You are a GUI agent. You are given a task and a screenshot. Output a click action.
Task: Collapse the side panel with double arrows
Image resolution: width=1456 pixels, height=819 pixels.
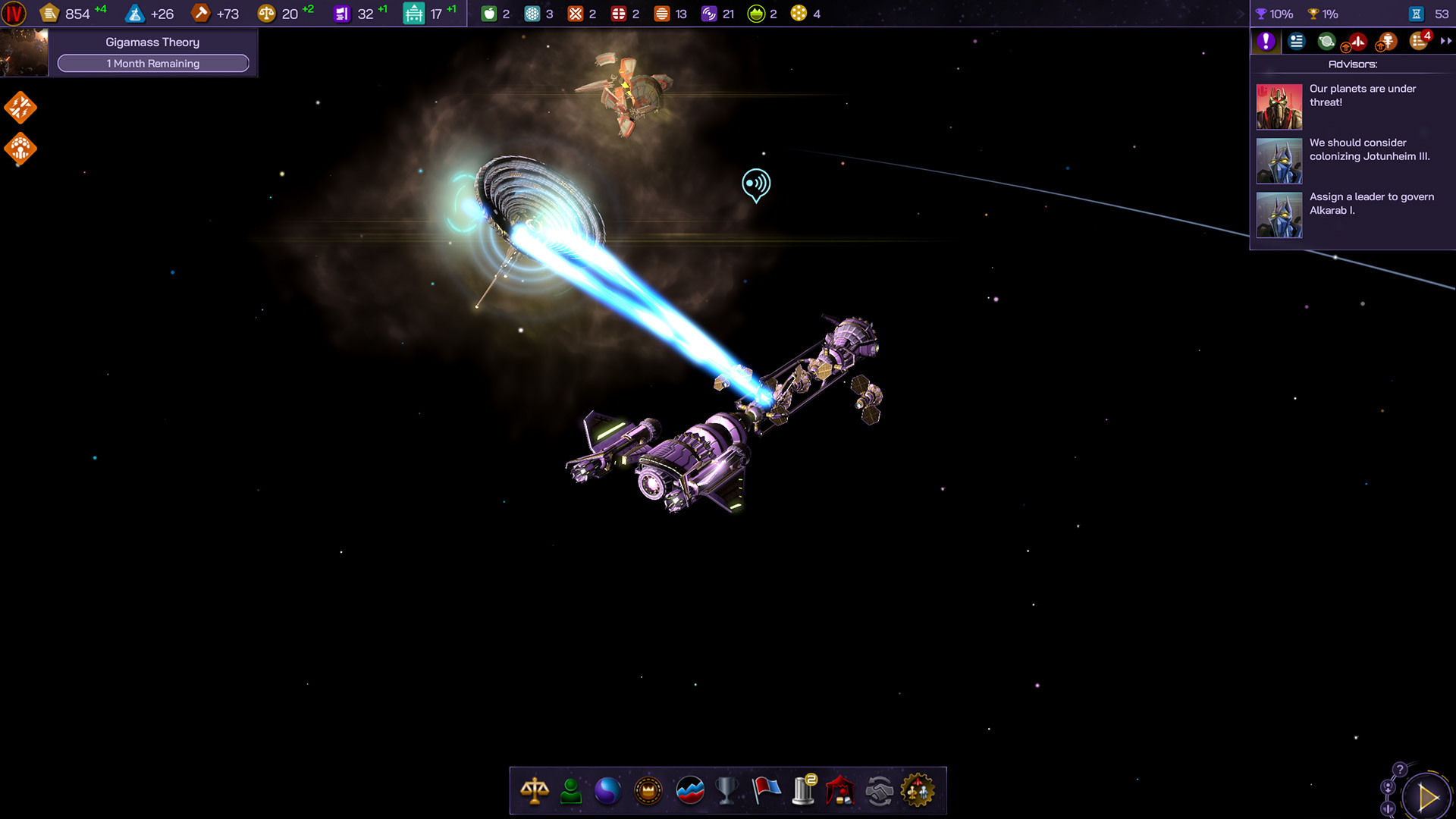[x=1445, y=42]
